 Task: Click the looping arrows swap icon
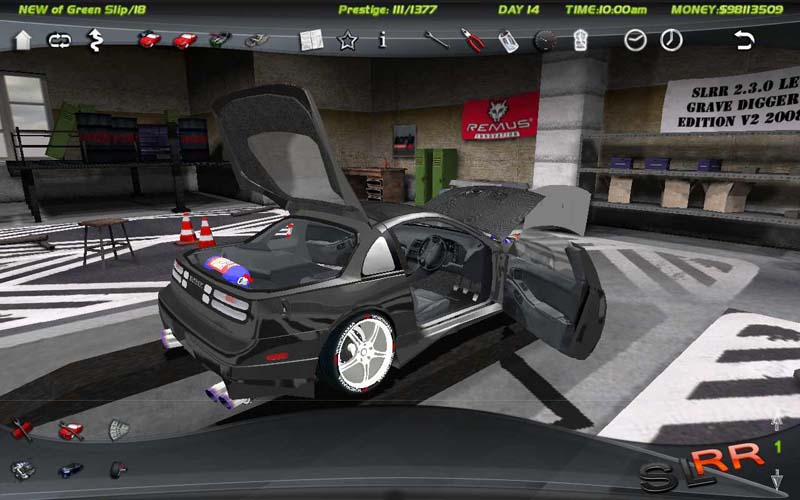click(59, 40)
